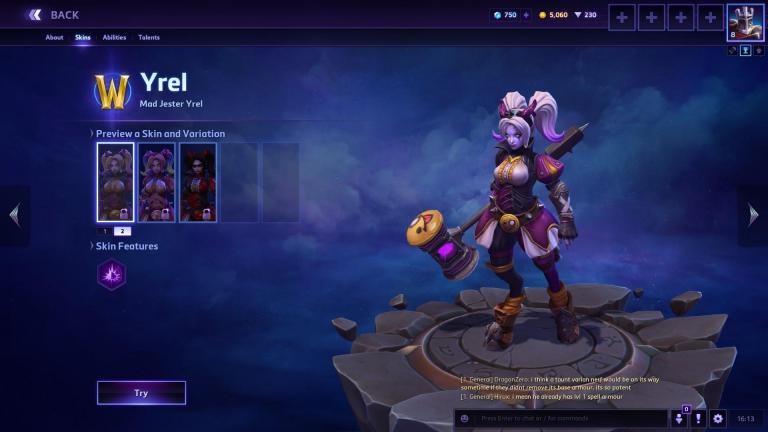Choose the purple-haired jester skin variation
Viewport: 768px width, 432px height.
click(x=156, y=182)
